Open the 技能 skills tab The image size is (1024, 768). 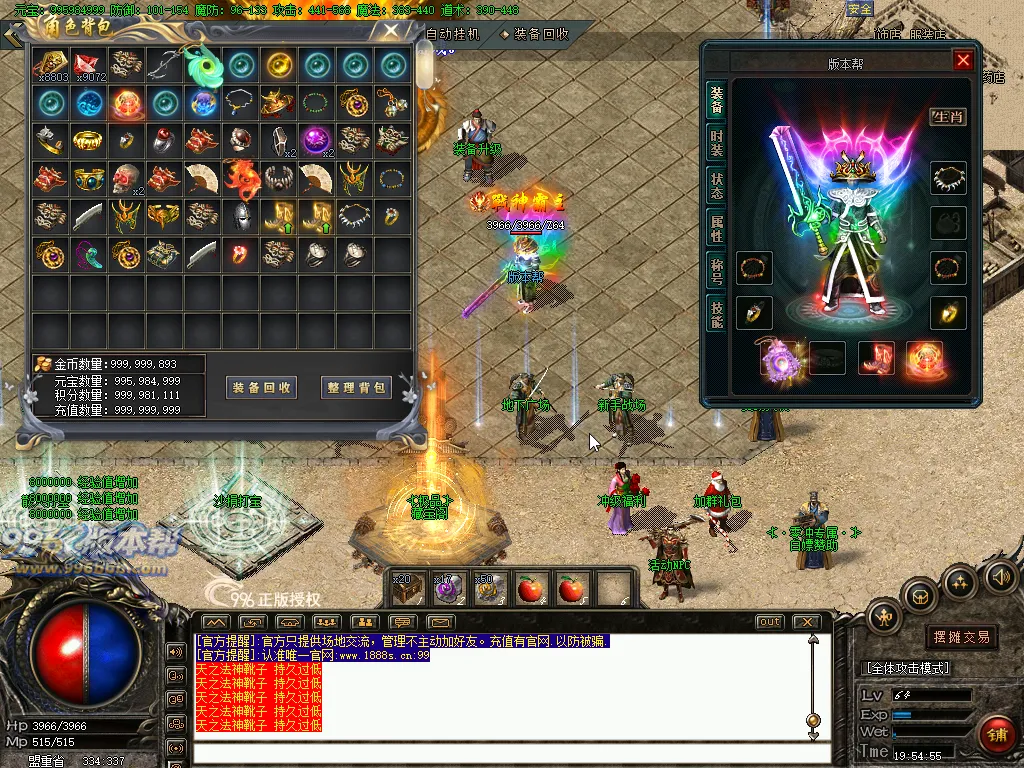(716, 313)
